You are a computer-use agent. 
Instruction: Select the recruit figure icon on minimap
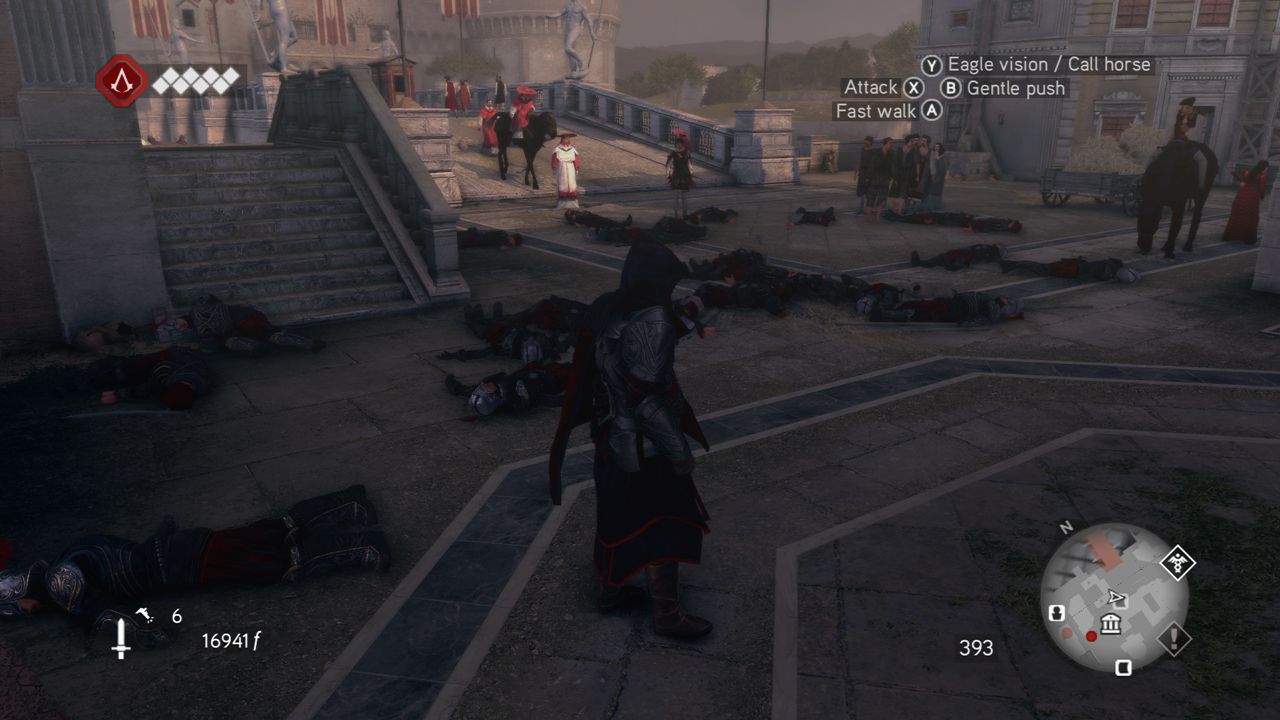click(x=1056, y=612)
